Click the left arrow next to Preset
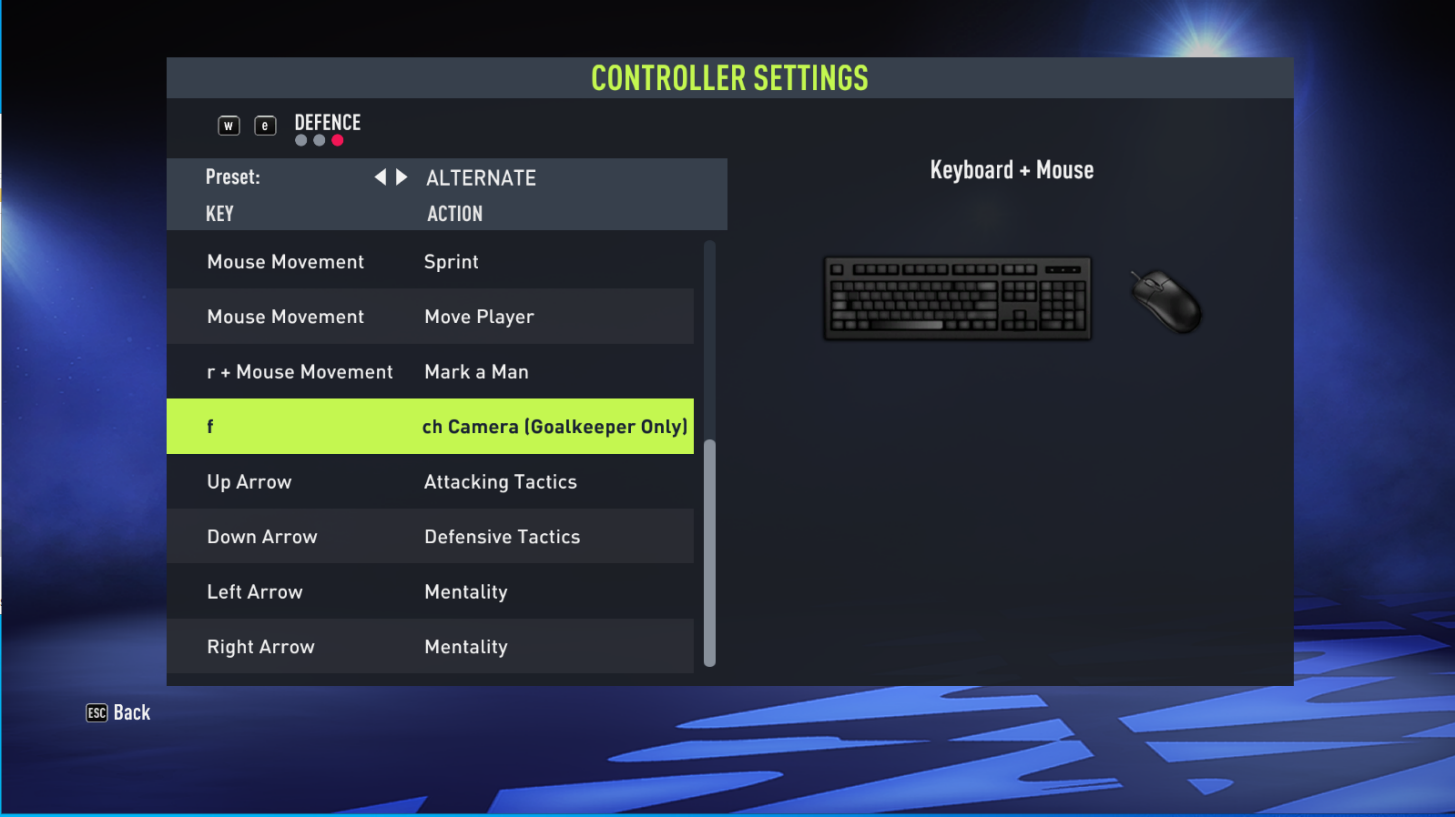This screenshot has height=817, width=1455. (380, 177)
